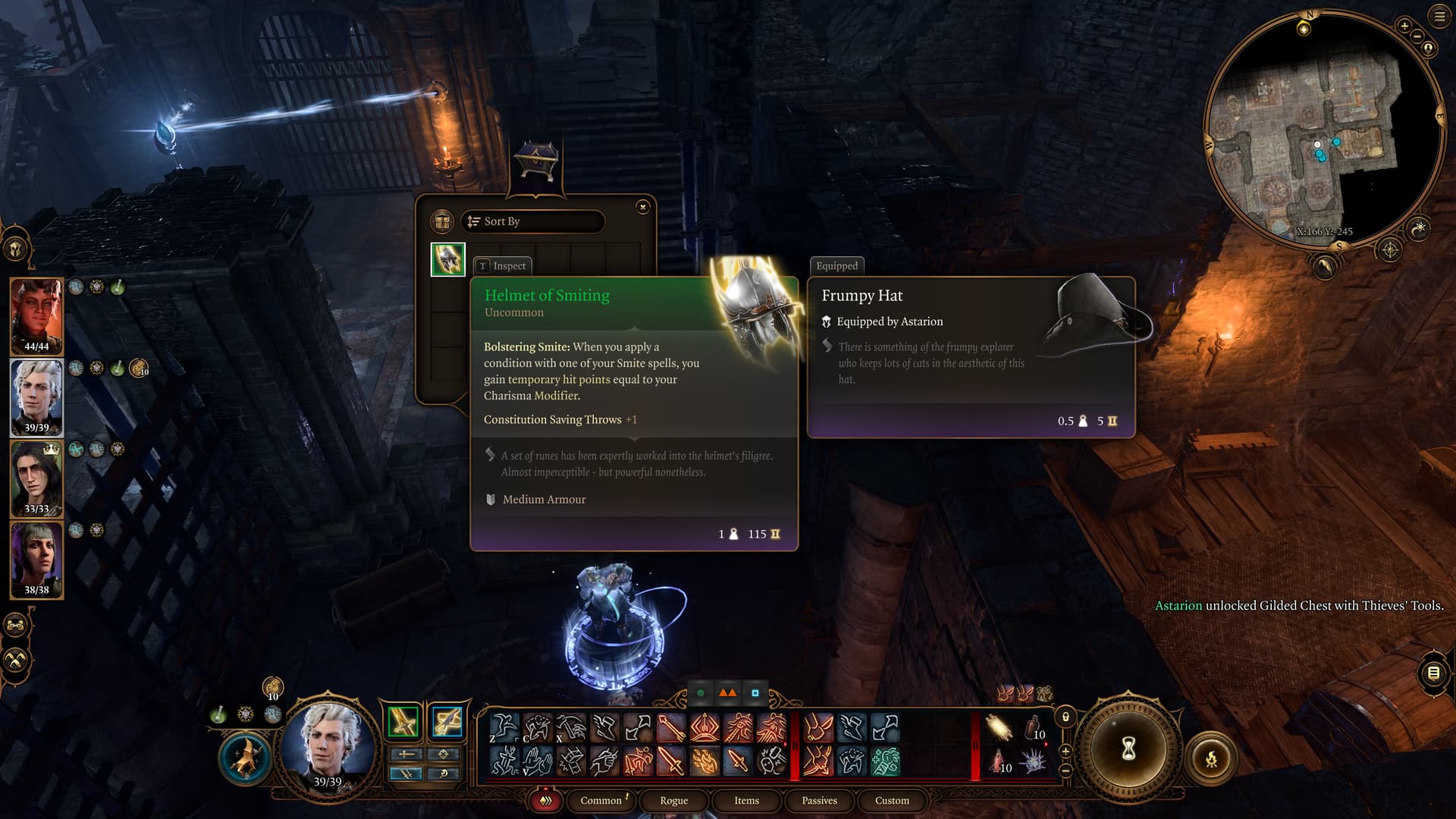
Task: Select Shadowheart's portrait with 38 hit points
Action: [x=36, y=560]
